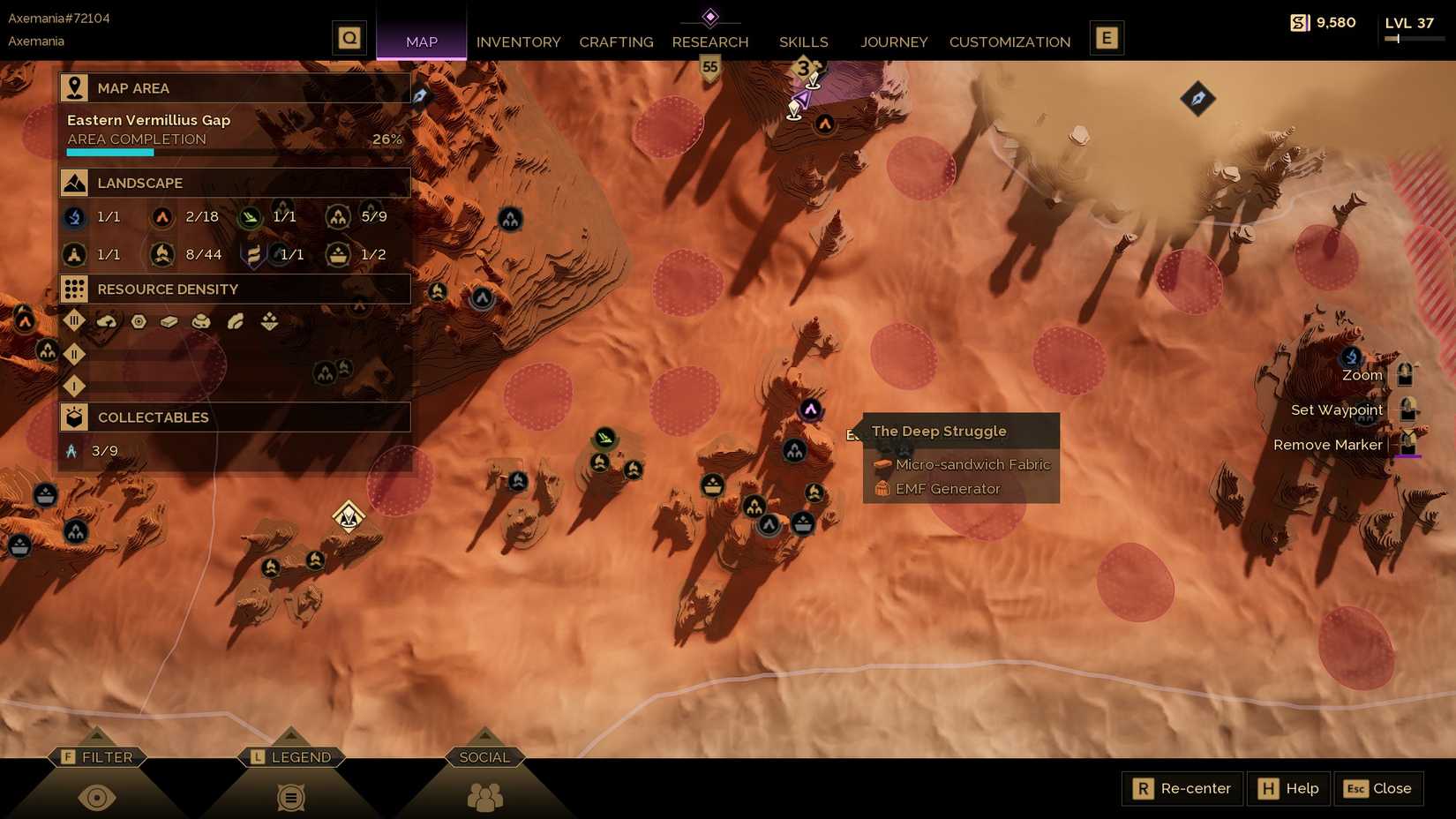
Task: Click the Map Area panel pin icon
Action: pos(74,87)
